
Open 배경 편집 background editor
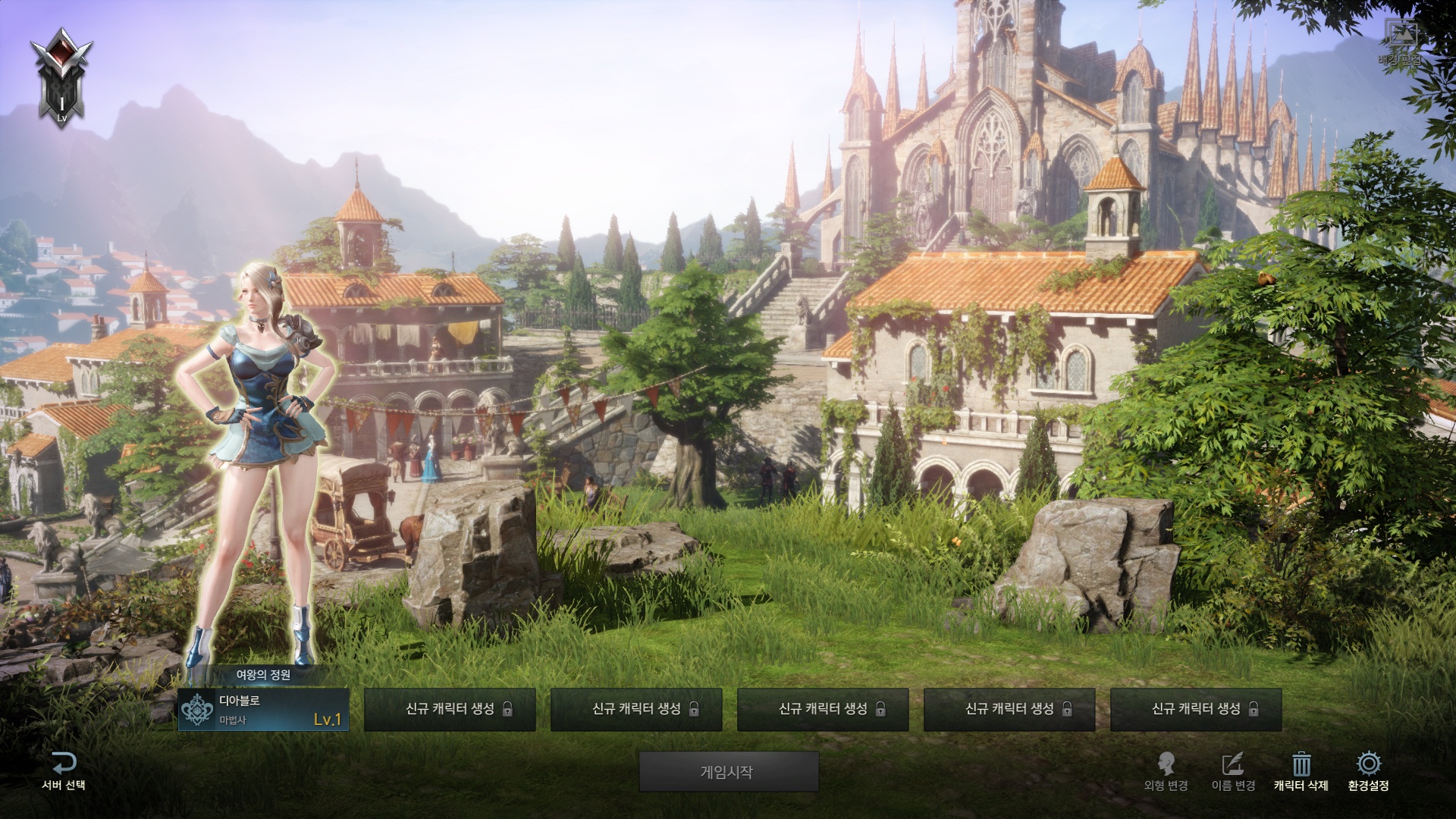[x=1401, y=42]
